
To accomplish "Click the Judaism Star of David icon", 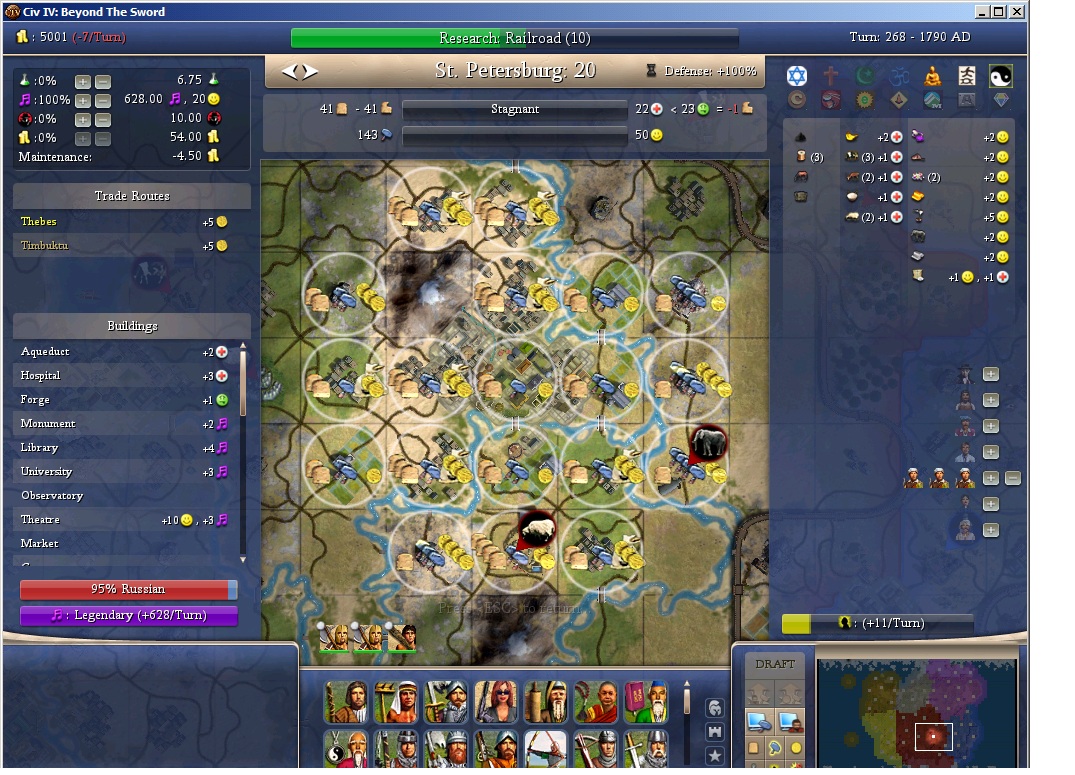I will click(x=796, y=76).
